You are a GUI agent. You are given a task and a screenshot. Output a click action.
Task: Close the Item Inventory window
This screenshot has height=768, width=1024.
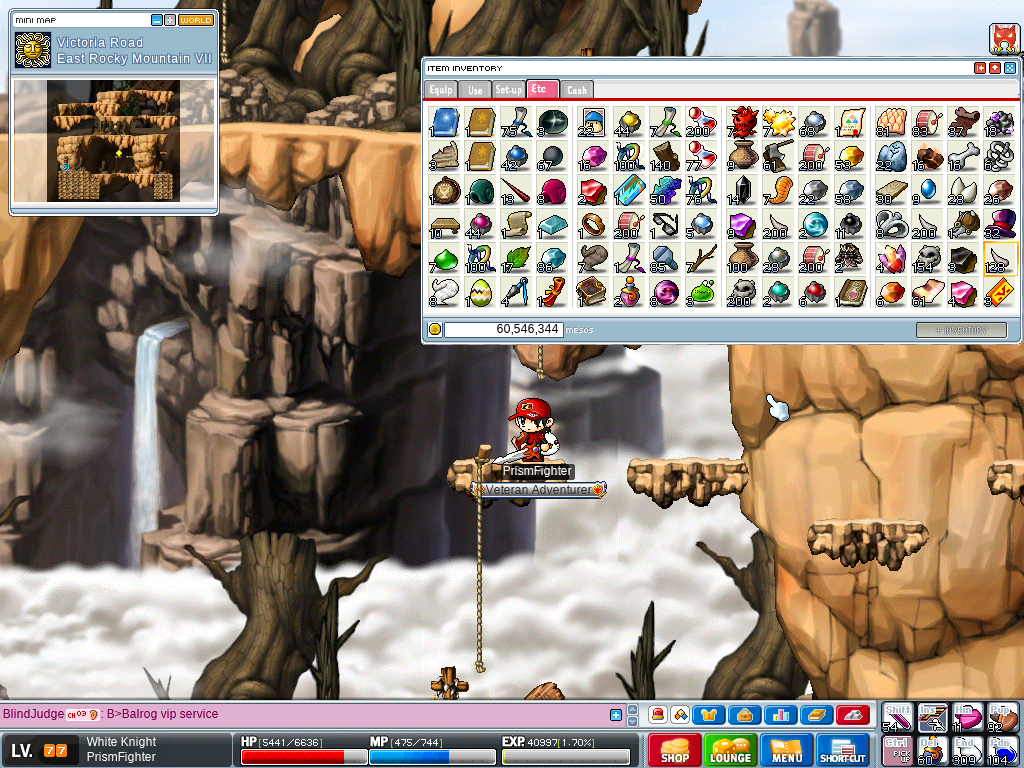1010,68
